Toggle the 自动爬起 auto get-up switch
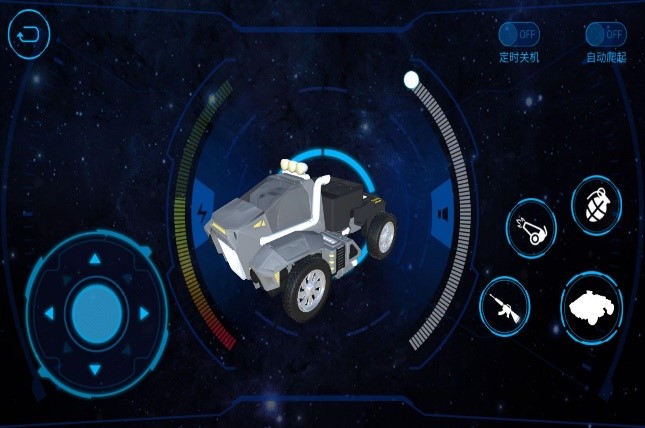Screen dimensions: 645x428 pyautogui.click(x=605, y=34)
